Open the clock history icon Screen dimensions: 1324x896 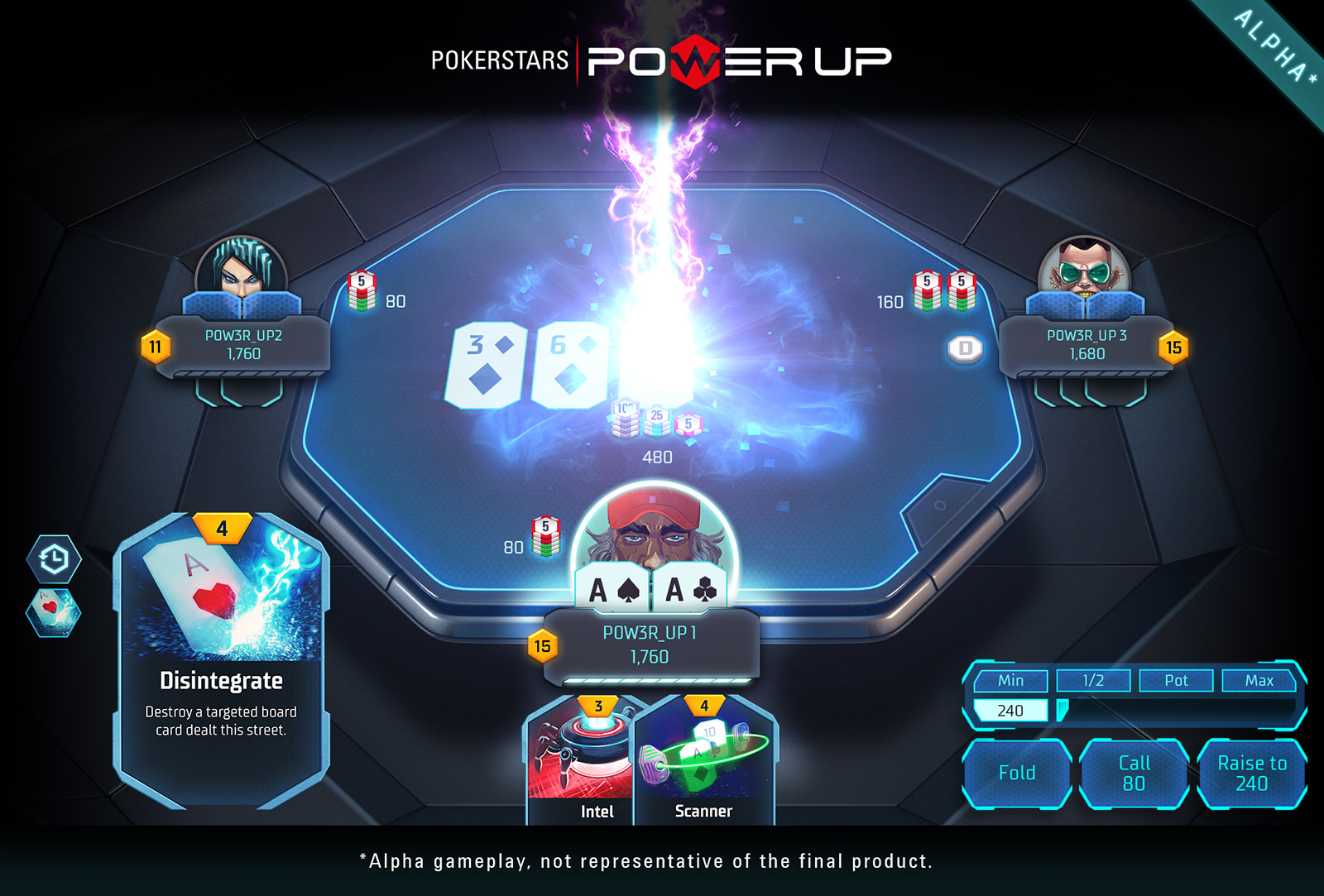pyautogui.click(x=54, y=559)
